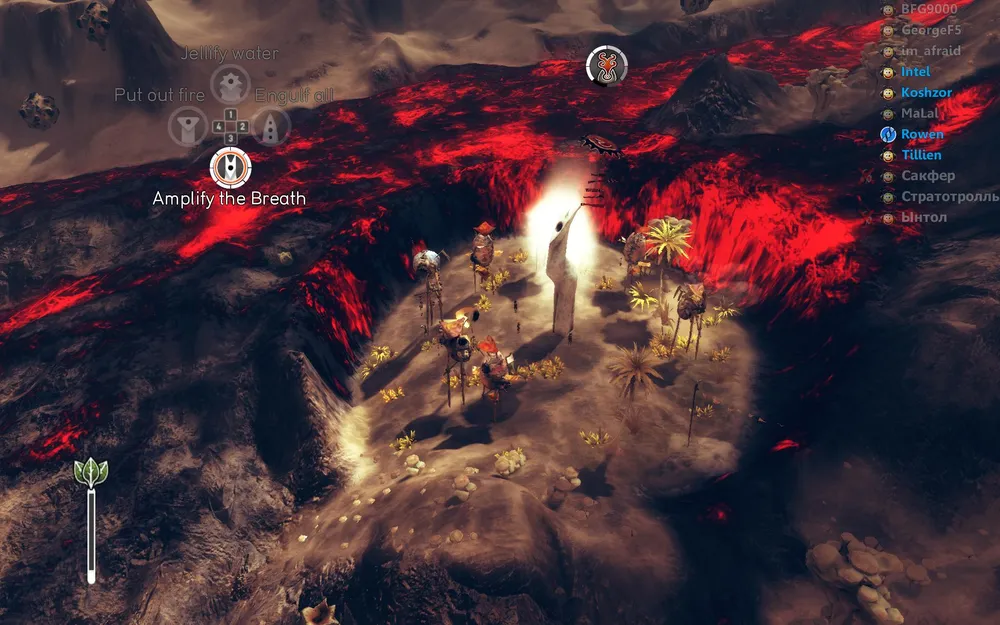The image size is (1000, 625).
Task: Click im_afraid in the player list
Action: 930,51
